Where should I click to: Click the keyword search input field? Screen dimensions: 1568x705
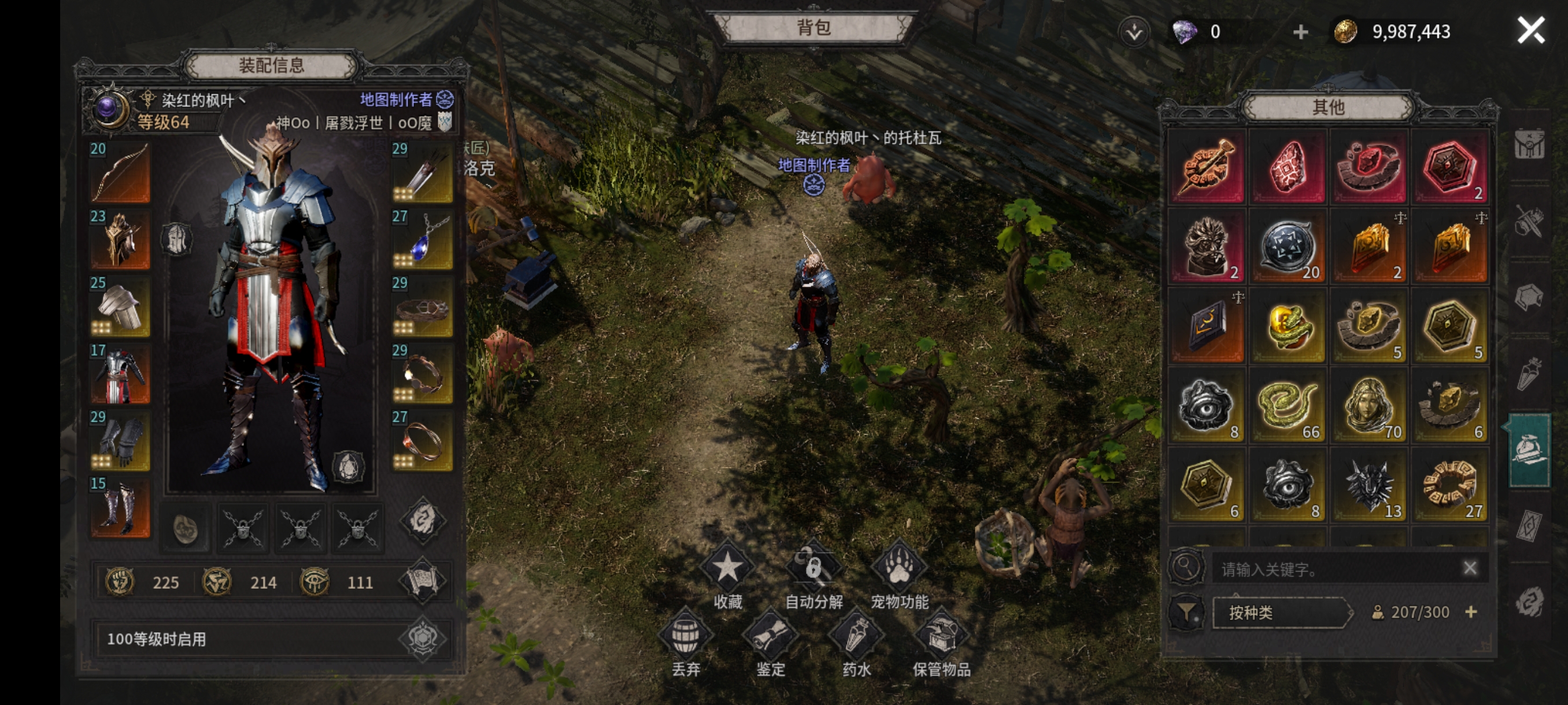[x=1333, y=569]
